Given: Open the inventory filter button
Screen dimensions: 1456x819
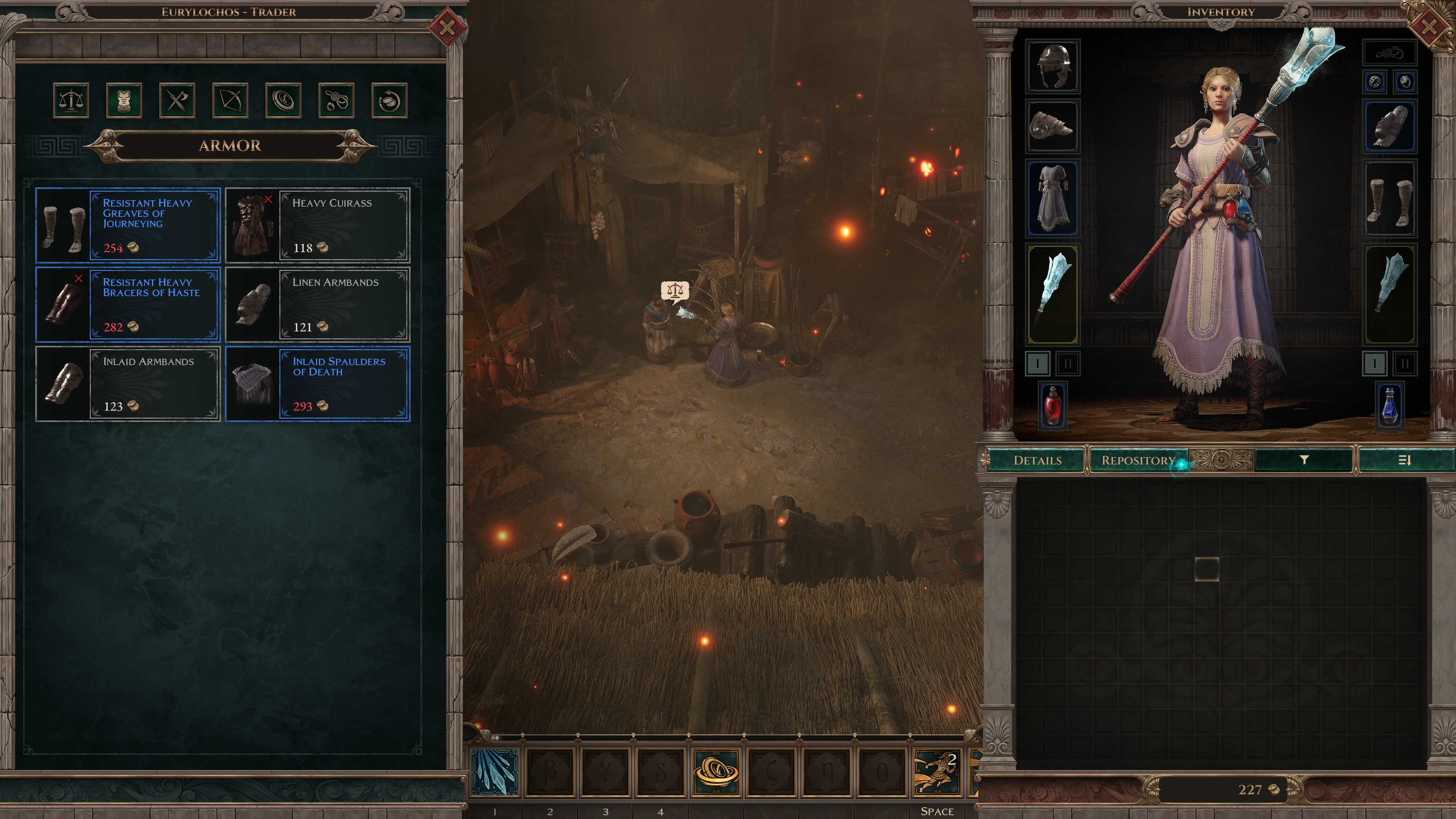Looking at the screenshot, I should [x=1304, y=460].
